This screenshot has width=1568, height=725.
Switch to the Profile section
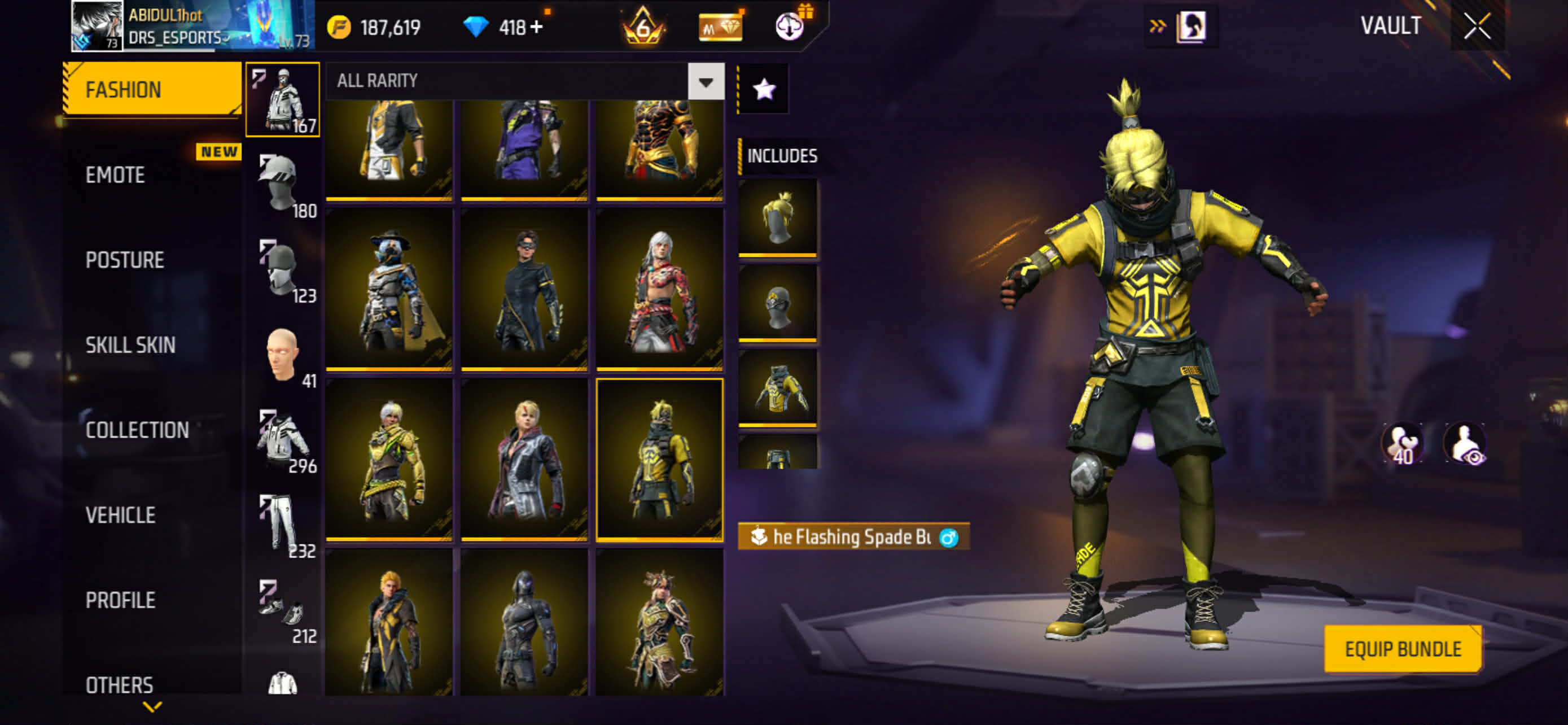(121, 600)
